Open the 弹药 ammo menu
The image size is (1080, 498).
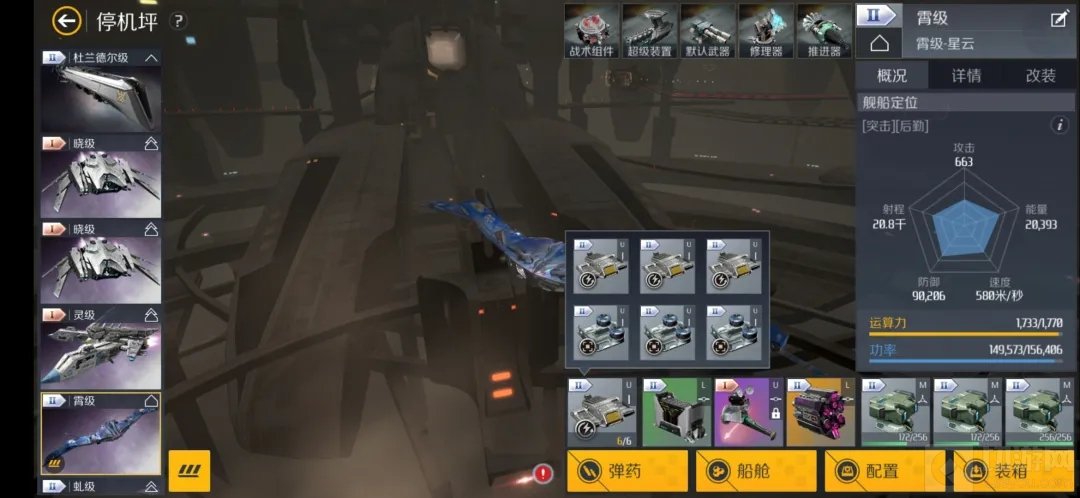(627, 471)
